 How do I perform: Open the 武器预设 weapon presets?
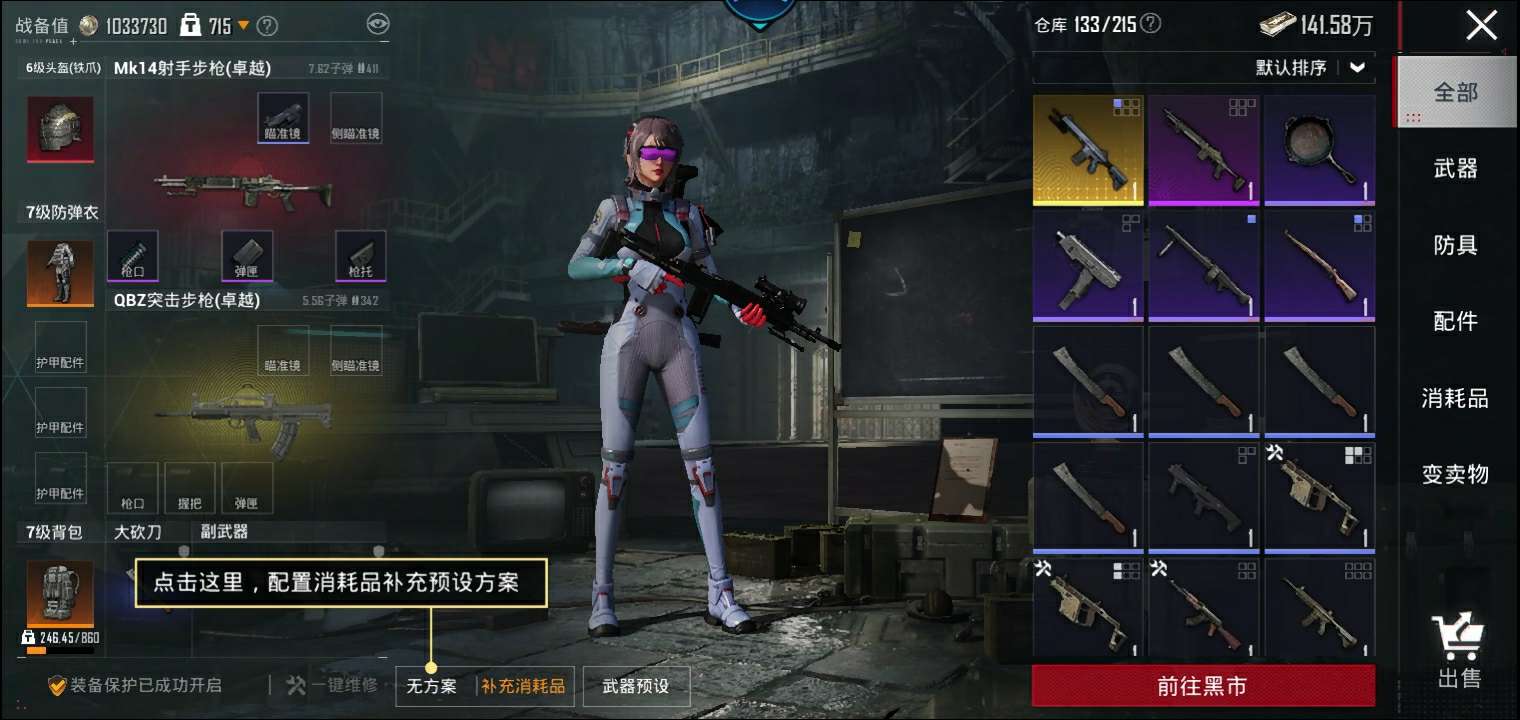(x=635, y=686)
